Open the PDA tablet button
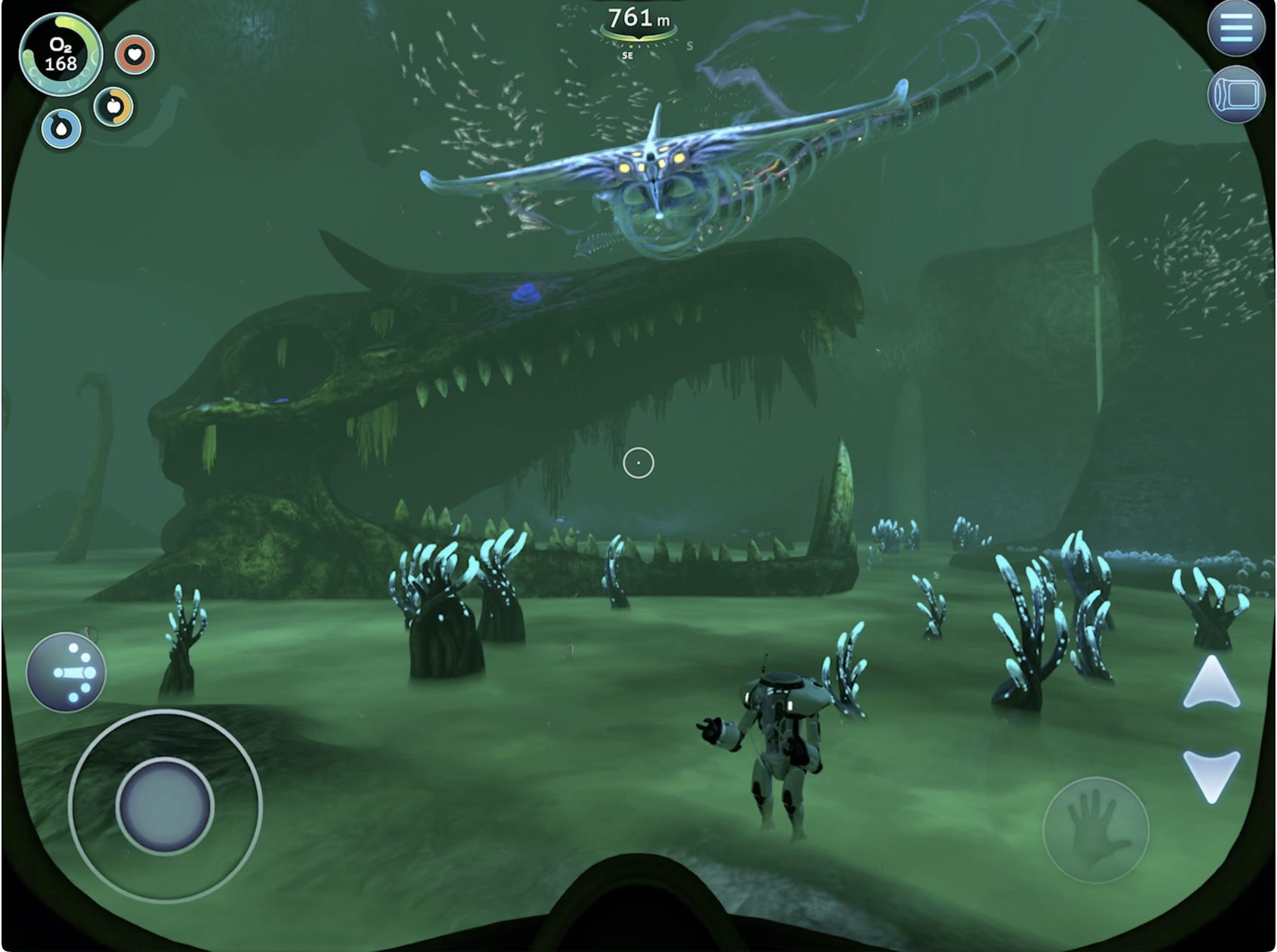Screen dimensions: 1277x952 click(1235, 94)
